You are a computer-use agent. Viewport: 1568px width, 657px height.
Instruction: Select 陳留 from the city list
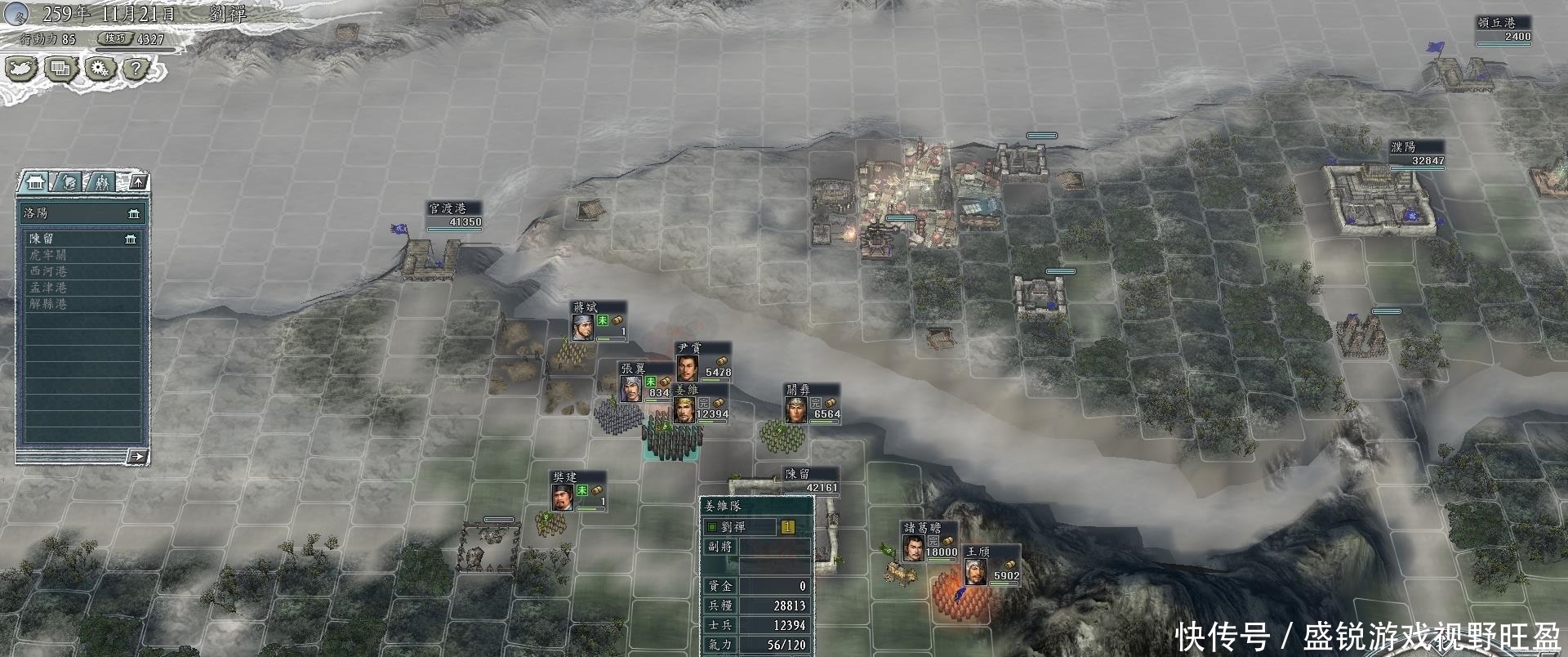82,239
